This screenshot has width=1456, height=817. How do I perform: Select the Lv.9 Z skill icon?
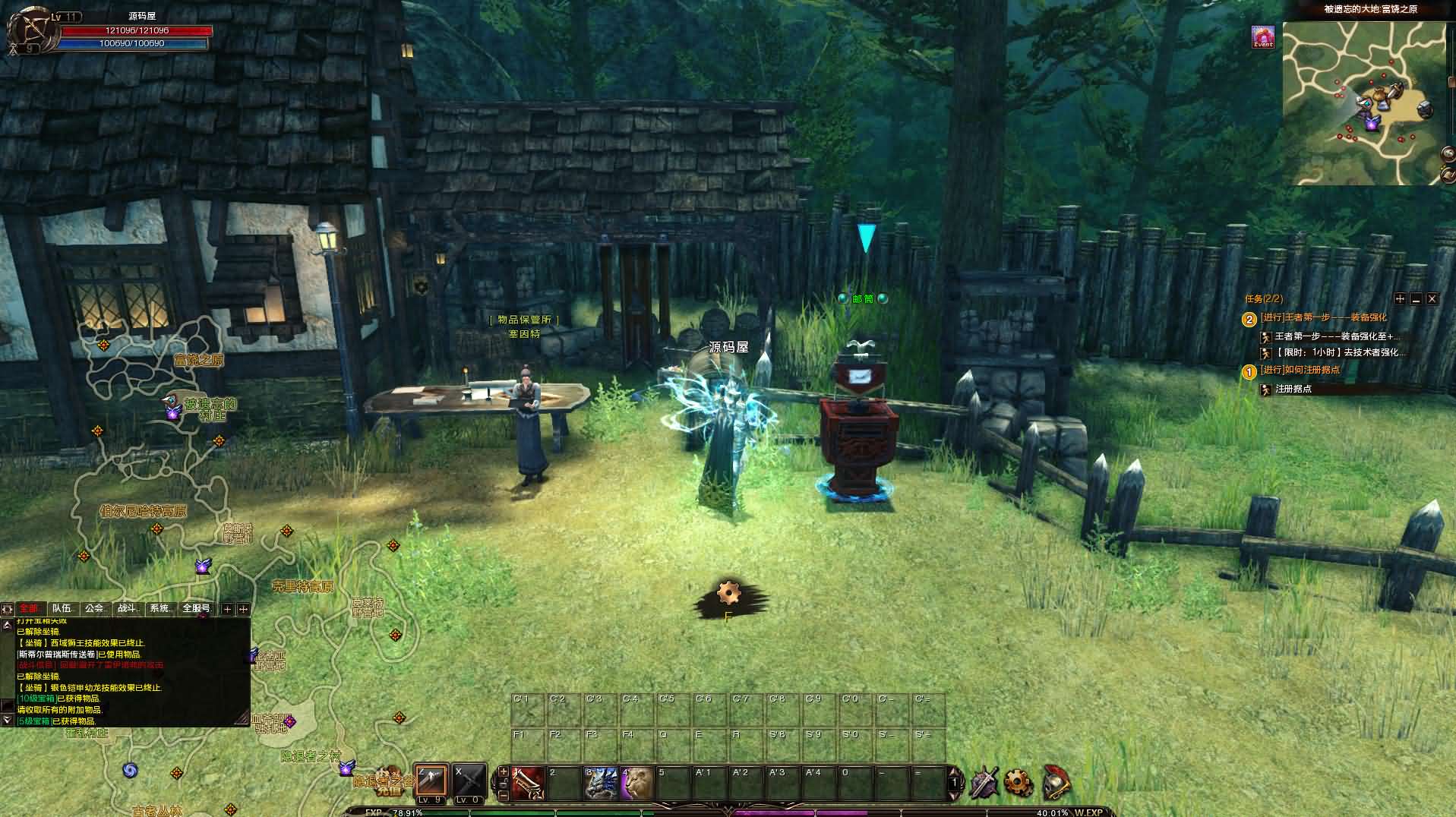click(430, 781)
